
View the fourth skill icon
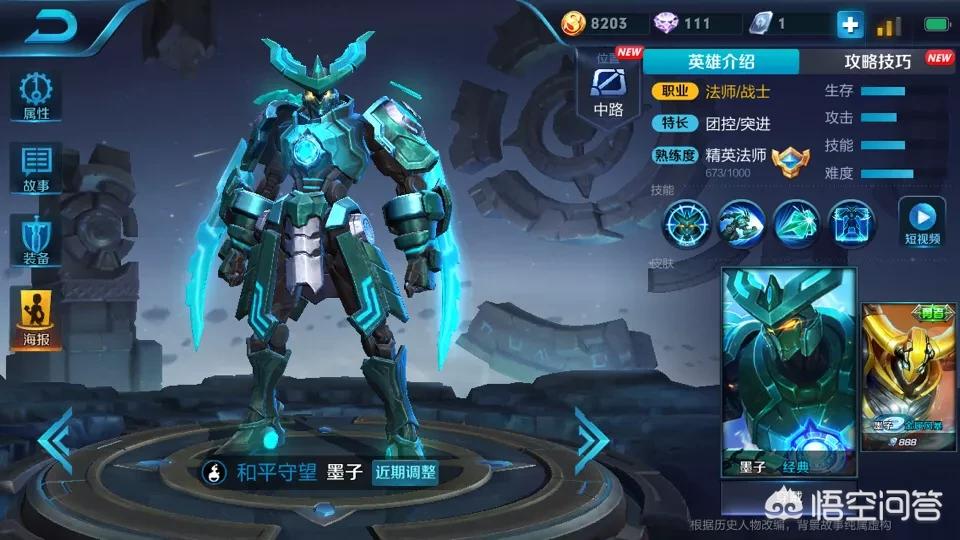[851, 223]
